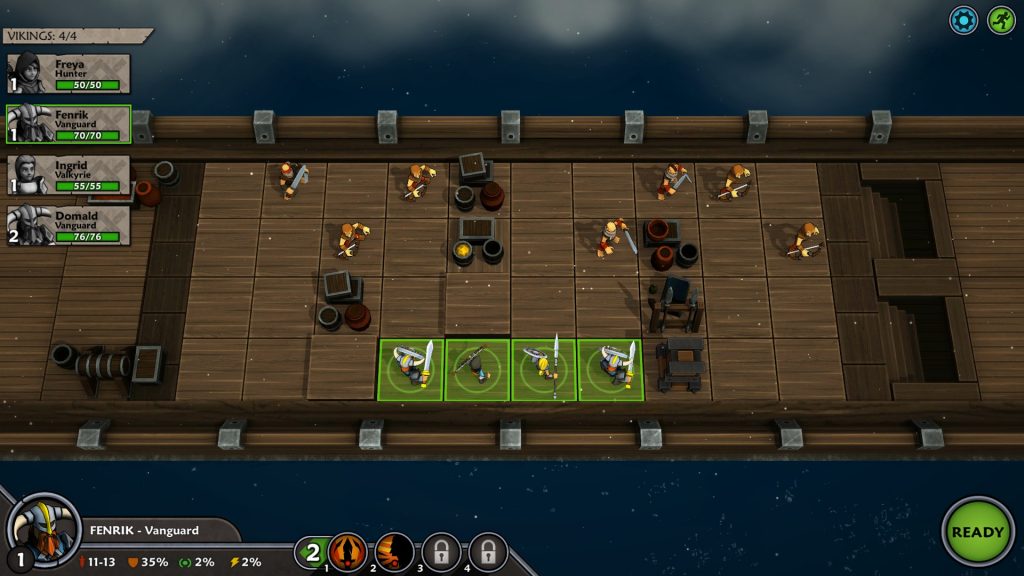Select the bow-wielding hunter on the green tile

click(477, 368)
